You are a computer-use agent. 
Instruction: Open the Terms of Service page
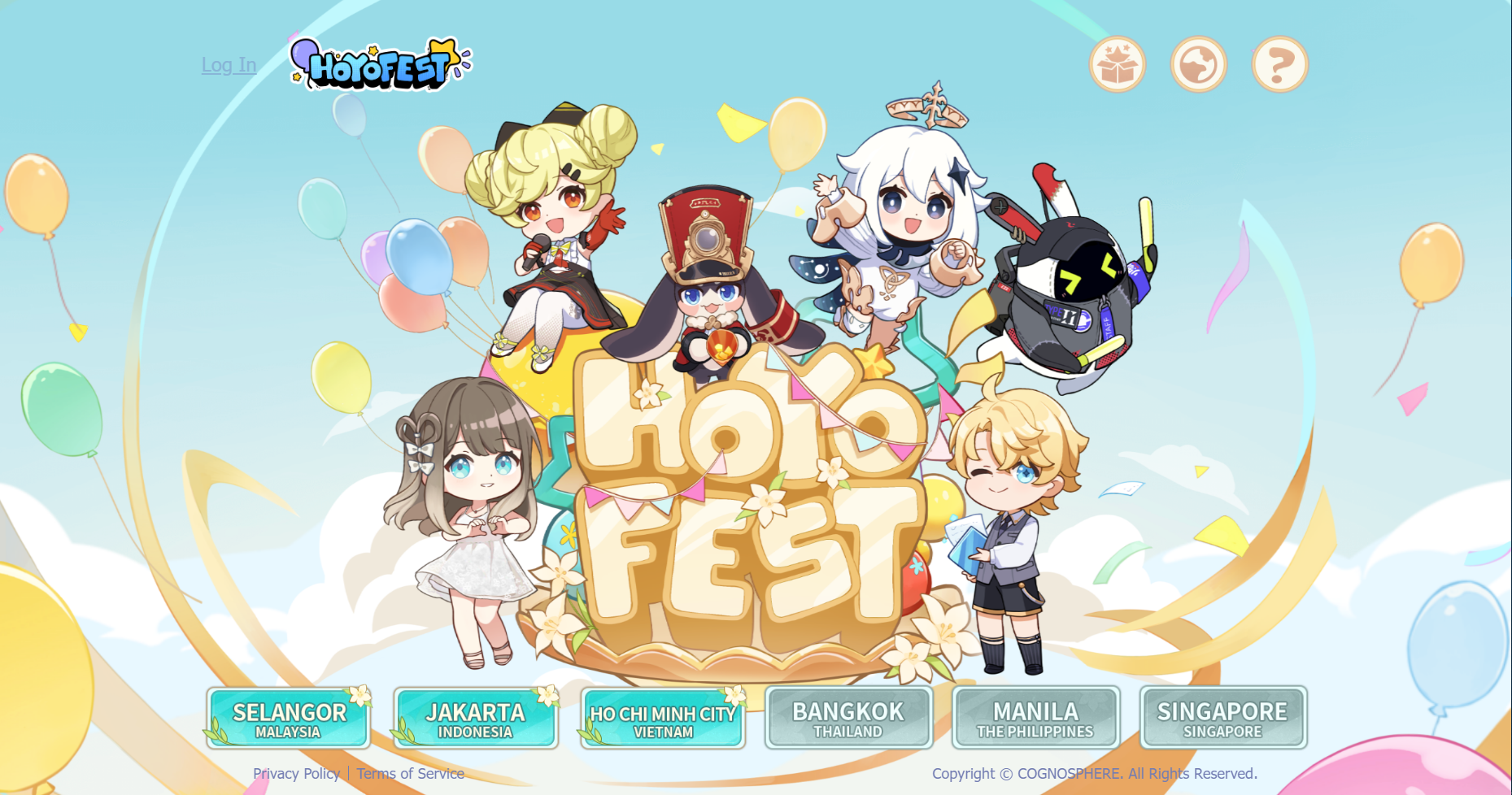pyautogui.click(x=410, y=774)
